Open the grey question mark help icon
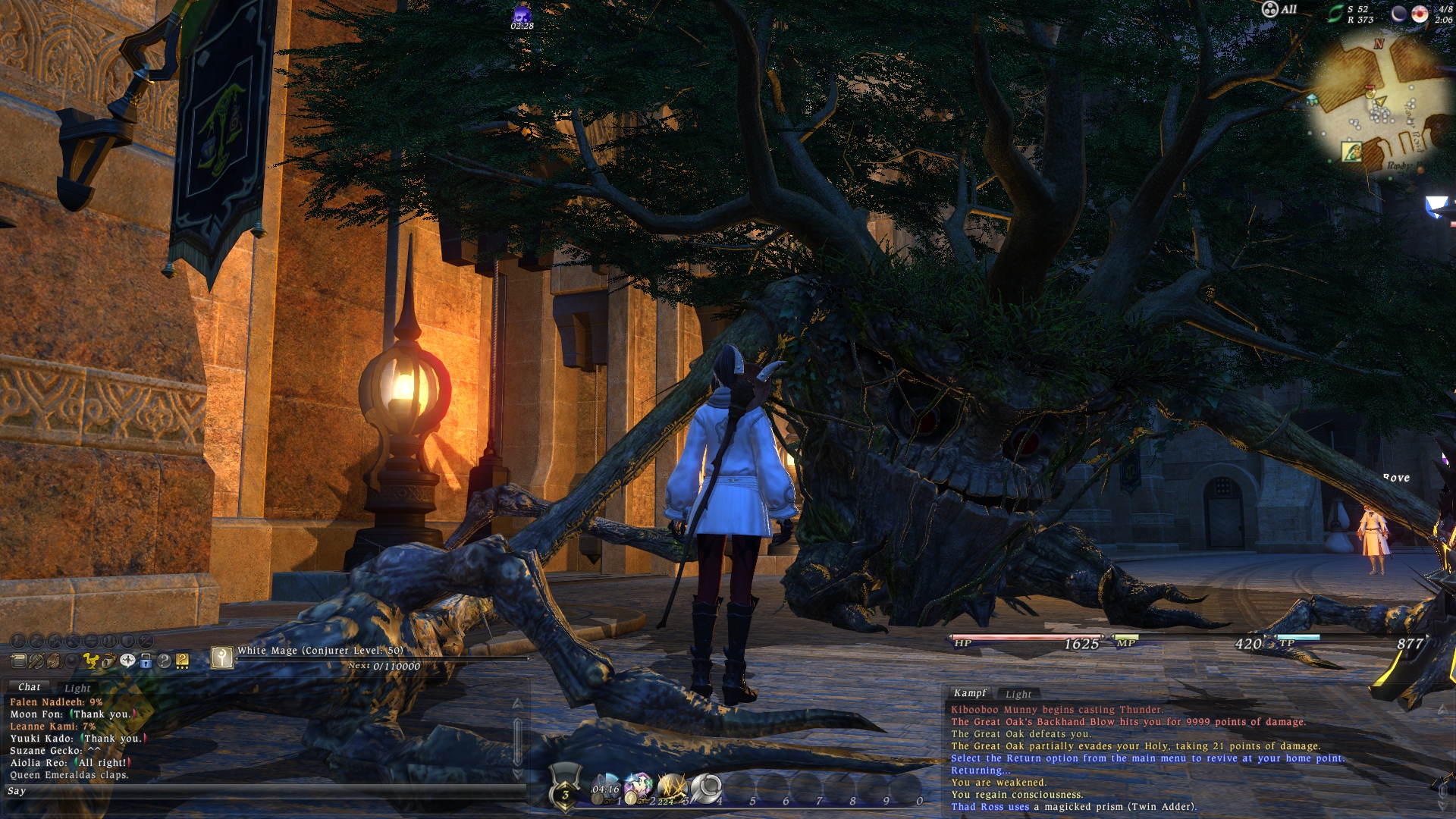Viewport: 1456px width, 819px height. point(164,661)
